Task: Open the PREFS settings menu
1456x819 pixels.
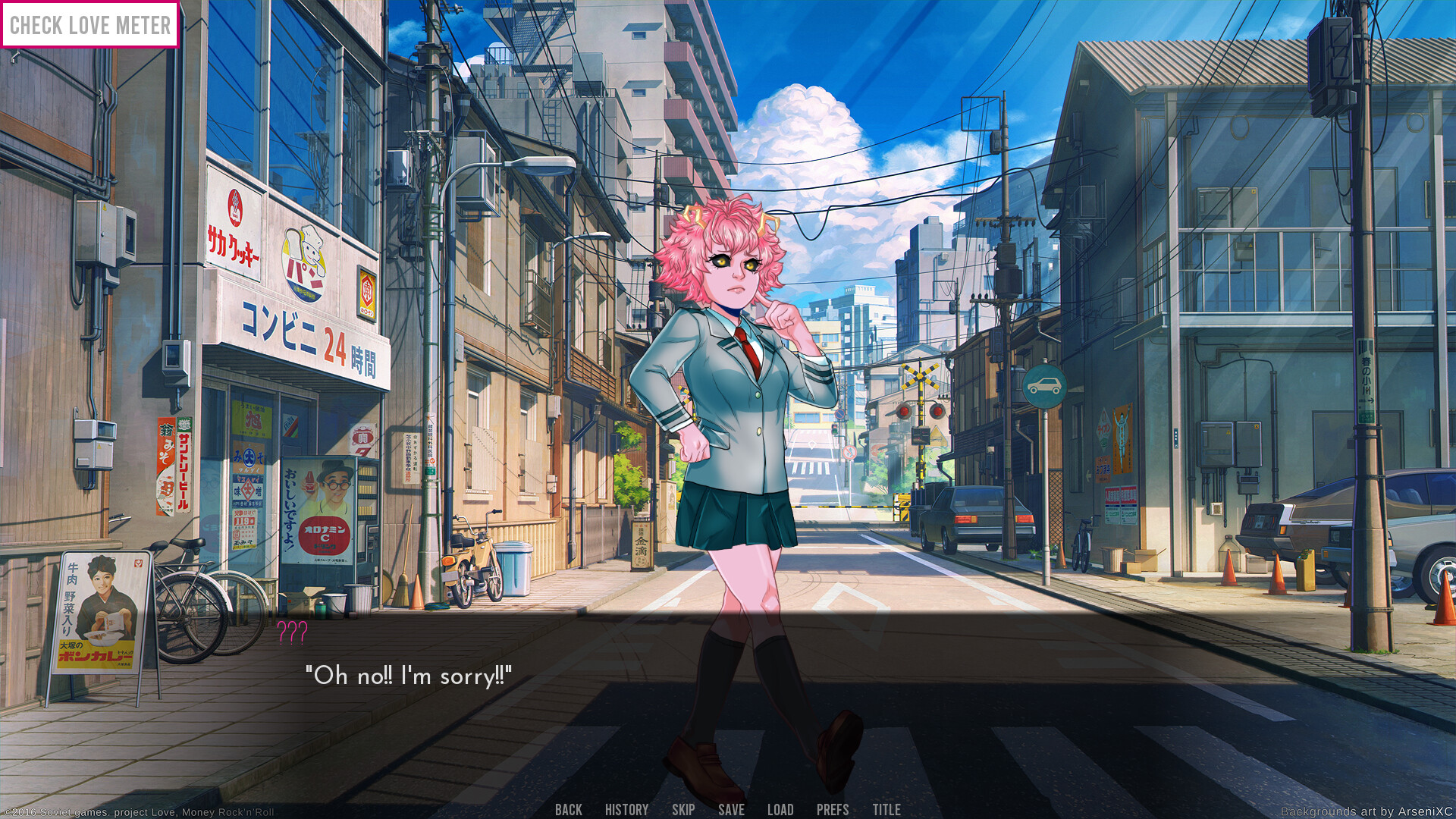Action: click(x=832, y=809)
